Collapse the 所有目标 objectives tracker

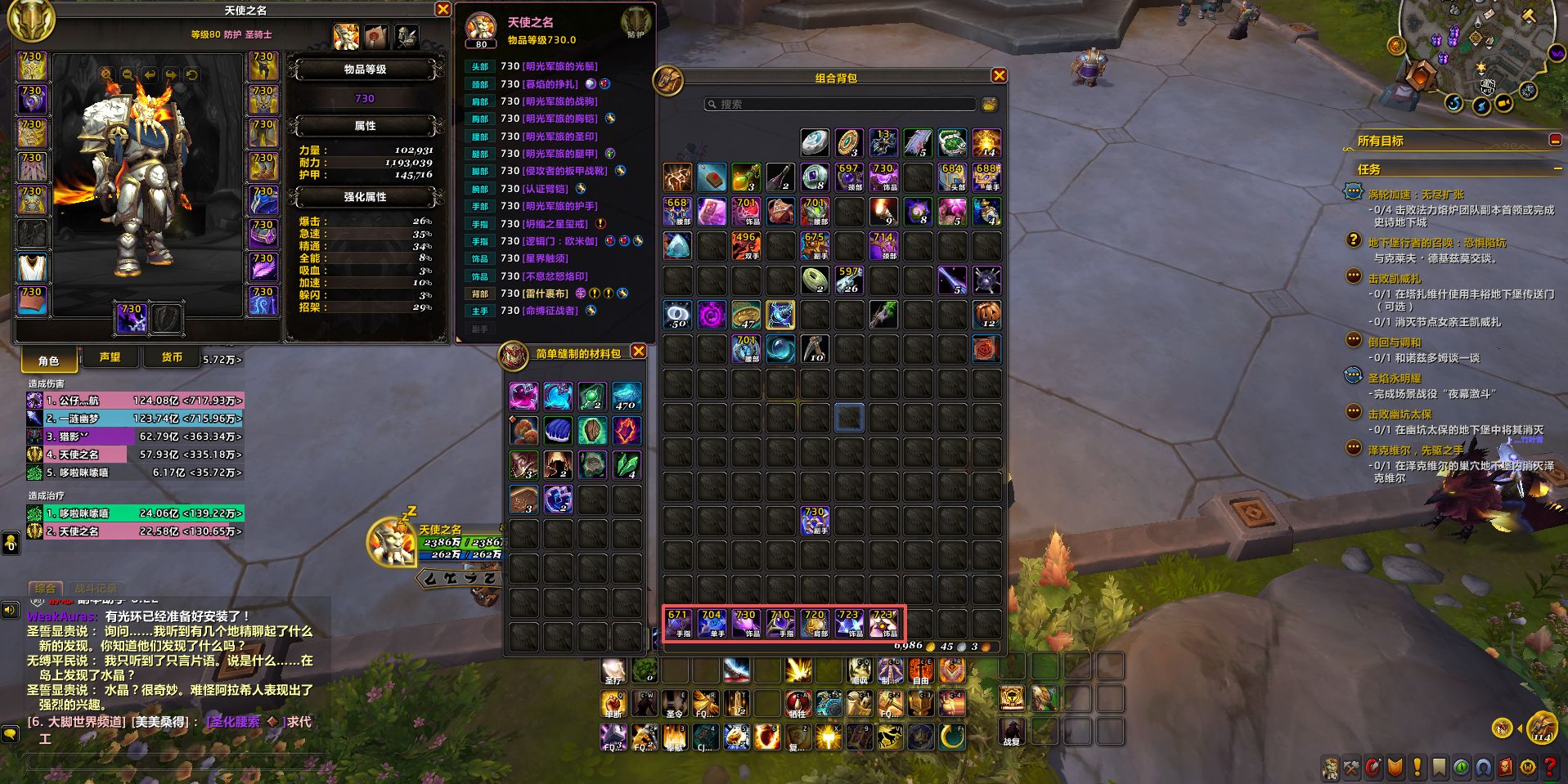coord(1555,141)
